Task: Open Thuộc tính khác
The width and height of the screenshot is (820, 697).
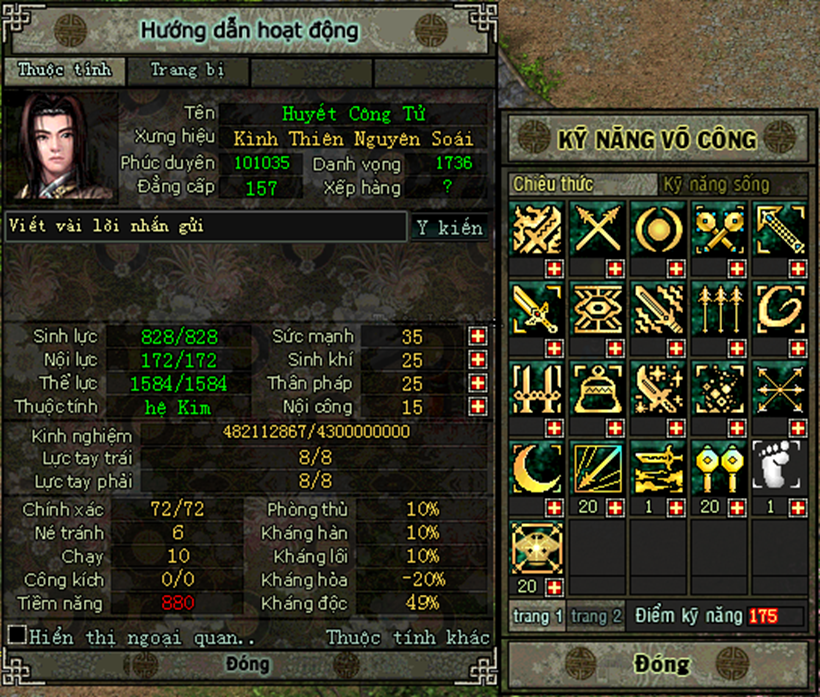Action: (408, 637)
